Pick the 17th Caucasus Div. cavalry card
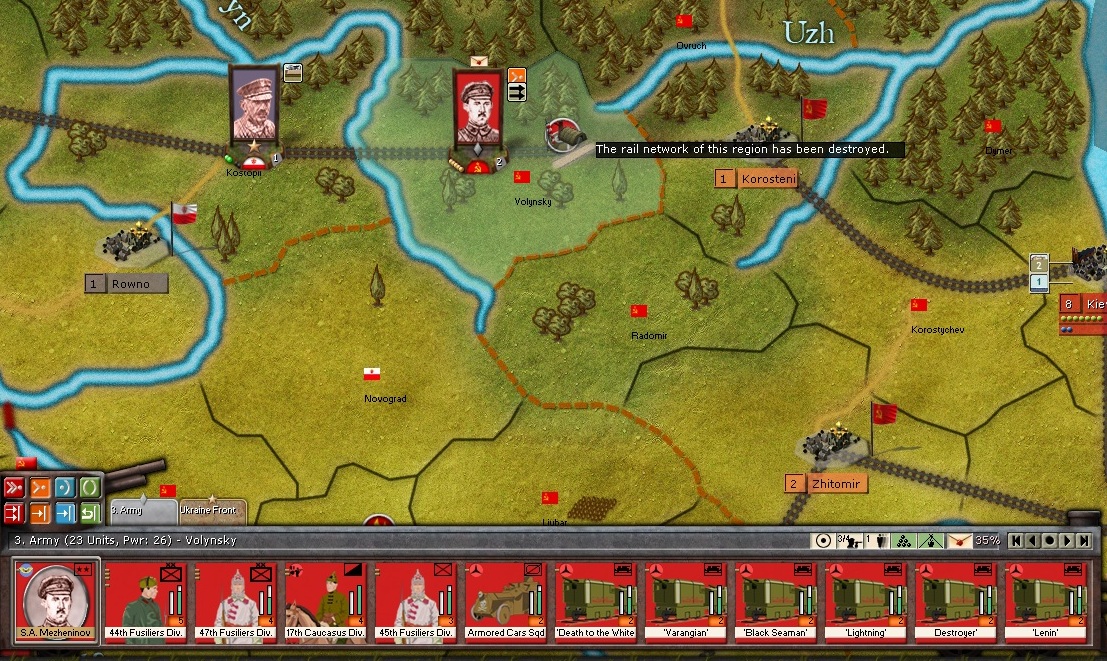This screenshot has height=661, width=1107. click(x=327, y=602)
